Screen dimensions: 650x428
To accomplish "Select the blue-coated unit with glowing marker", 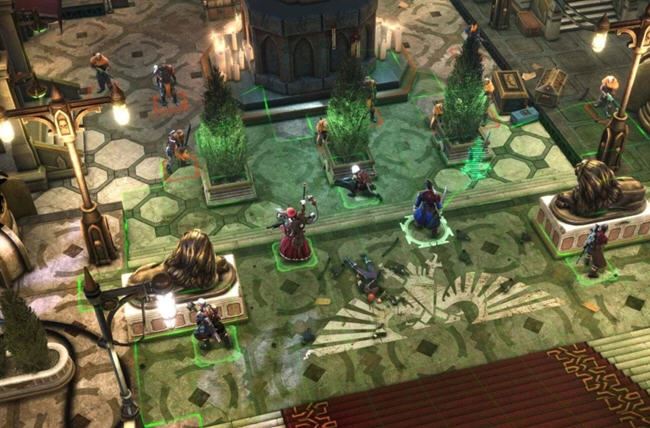I will [428, 212].
